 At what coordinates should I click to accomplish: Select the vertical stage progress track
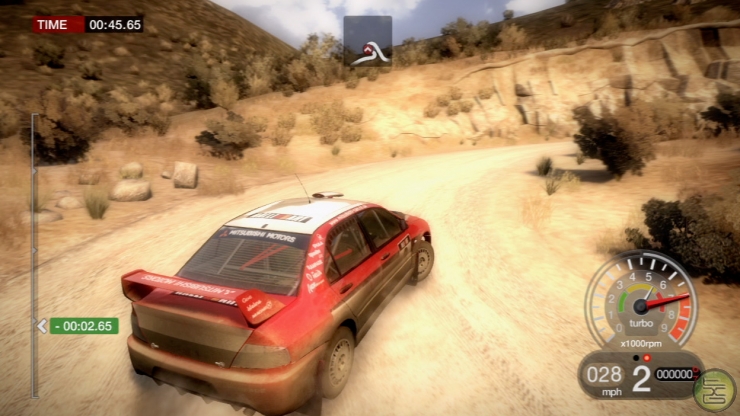[x=34, y=220]
